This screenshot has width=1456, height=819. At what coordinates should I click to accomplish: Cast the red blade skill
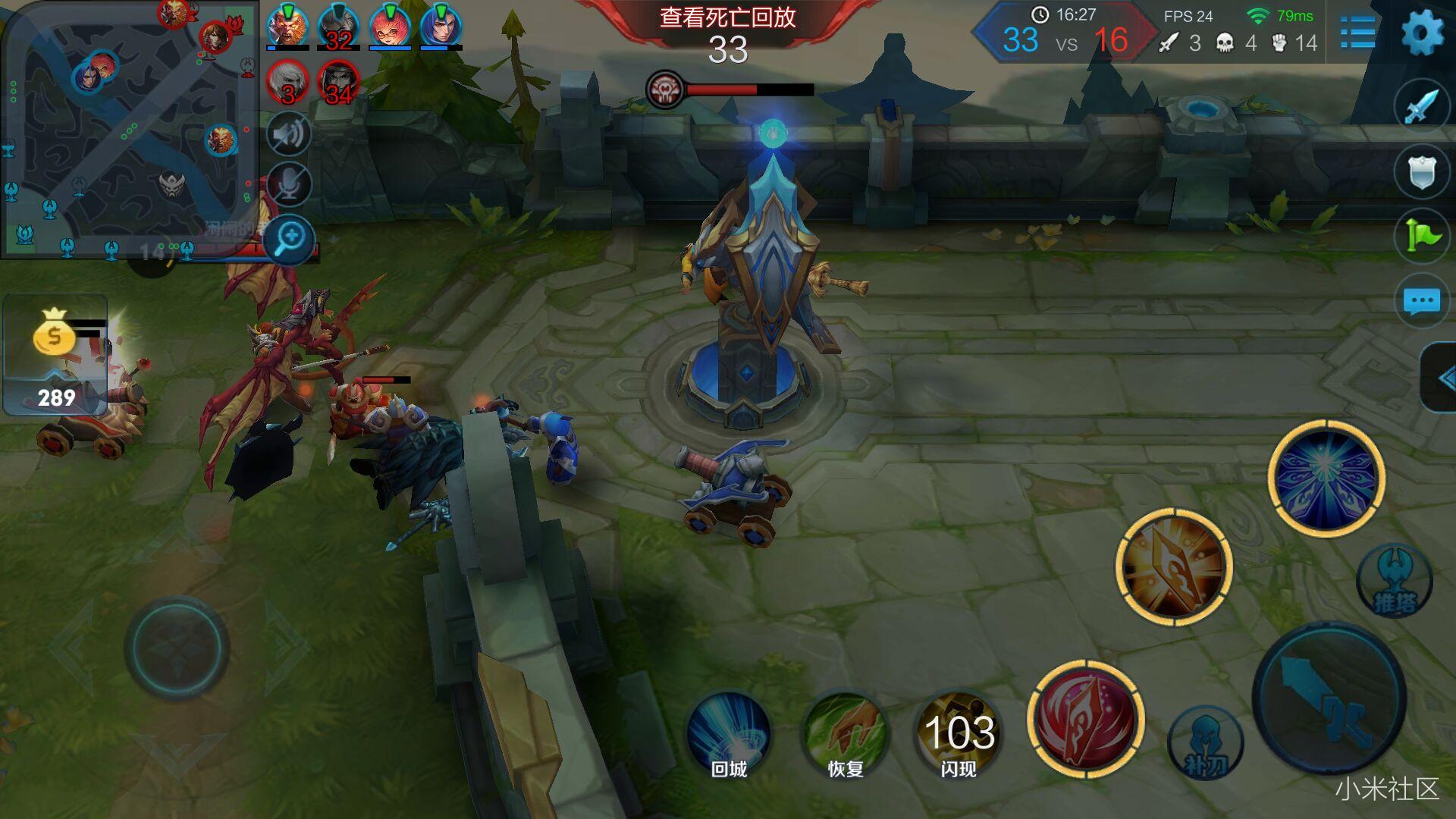[x=1085, y=719]
